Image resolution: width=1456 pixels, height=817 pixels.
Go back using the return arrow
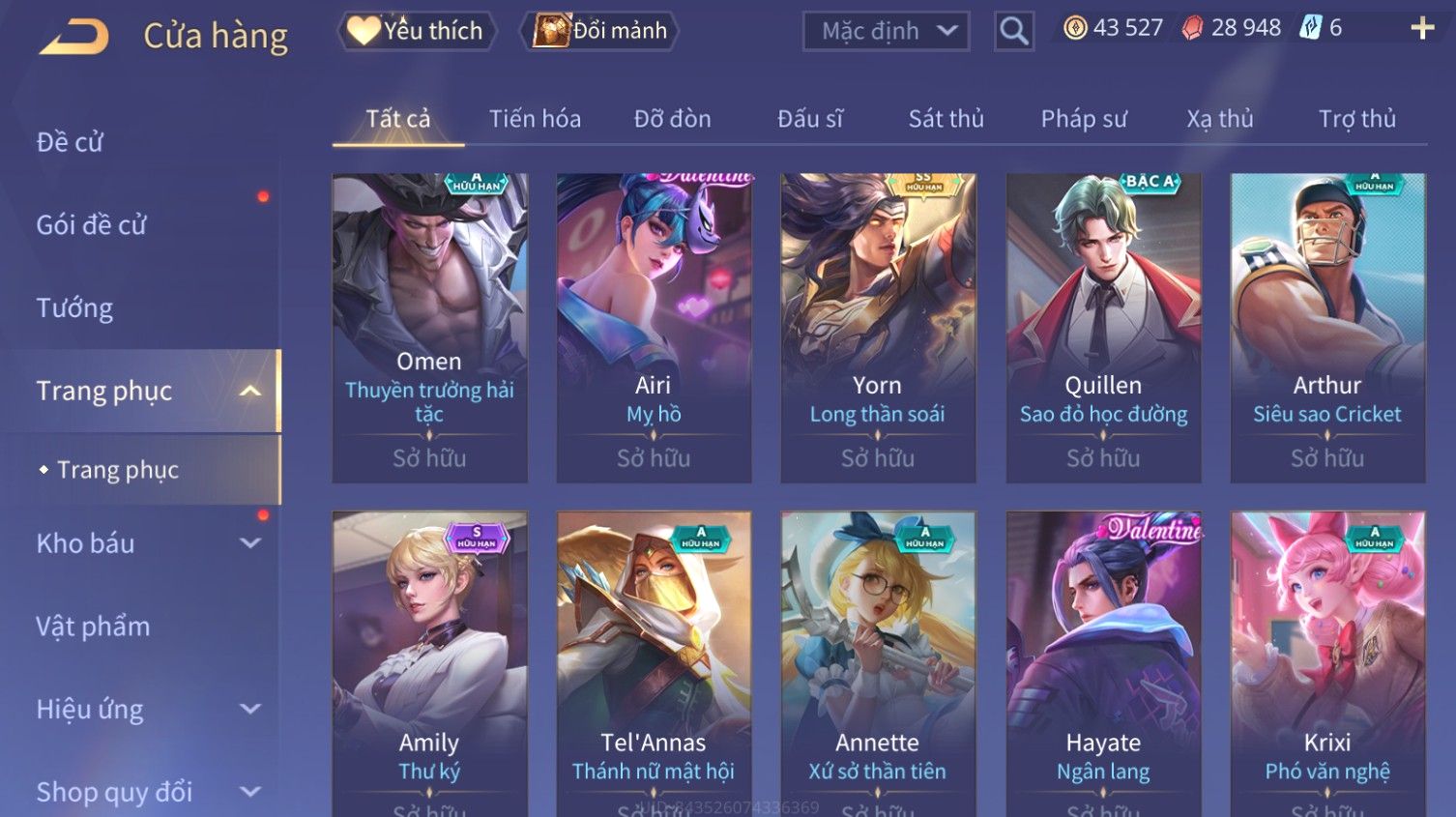tap(73, 36)
